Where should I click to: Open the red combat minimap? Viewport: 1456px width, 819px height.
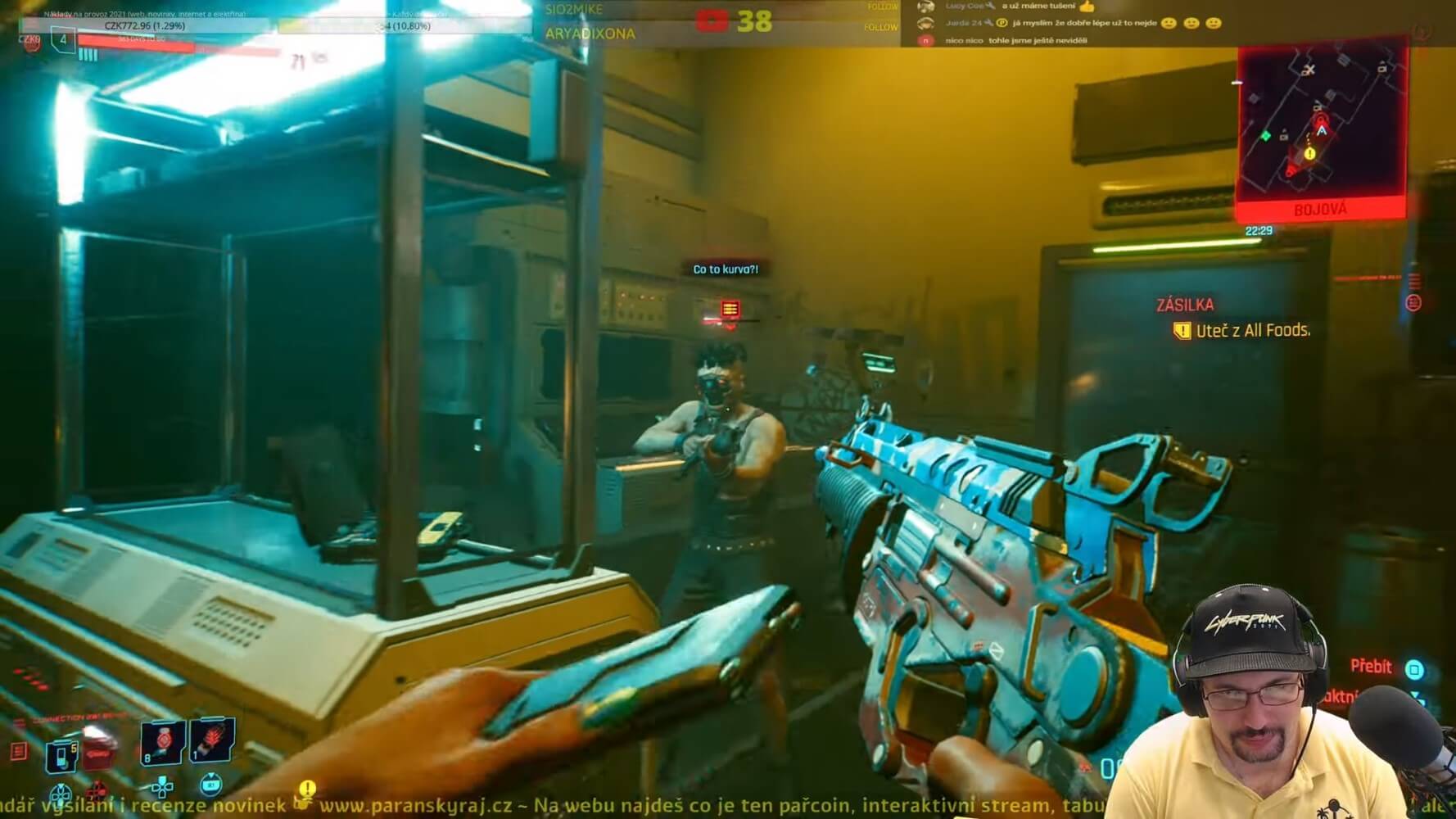coord(1320,127)
